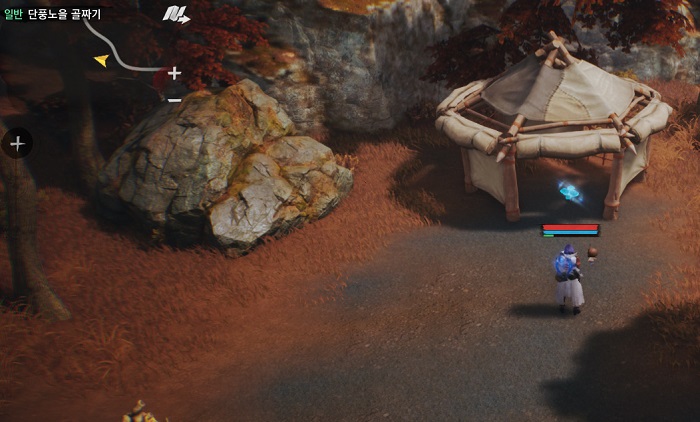700x422 pixels.
Task: Select the 단풍노을 골짜기 location label
Action: point(64,14)
